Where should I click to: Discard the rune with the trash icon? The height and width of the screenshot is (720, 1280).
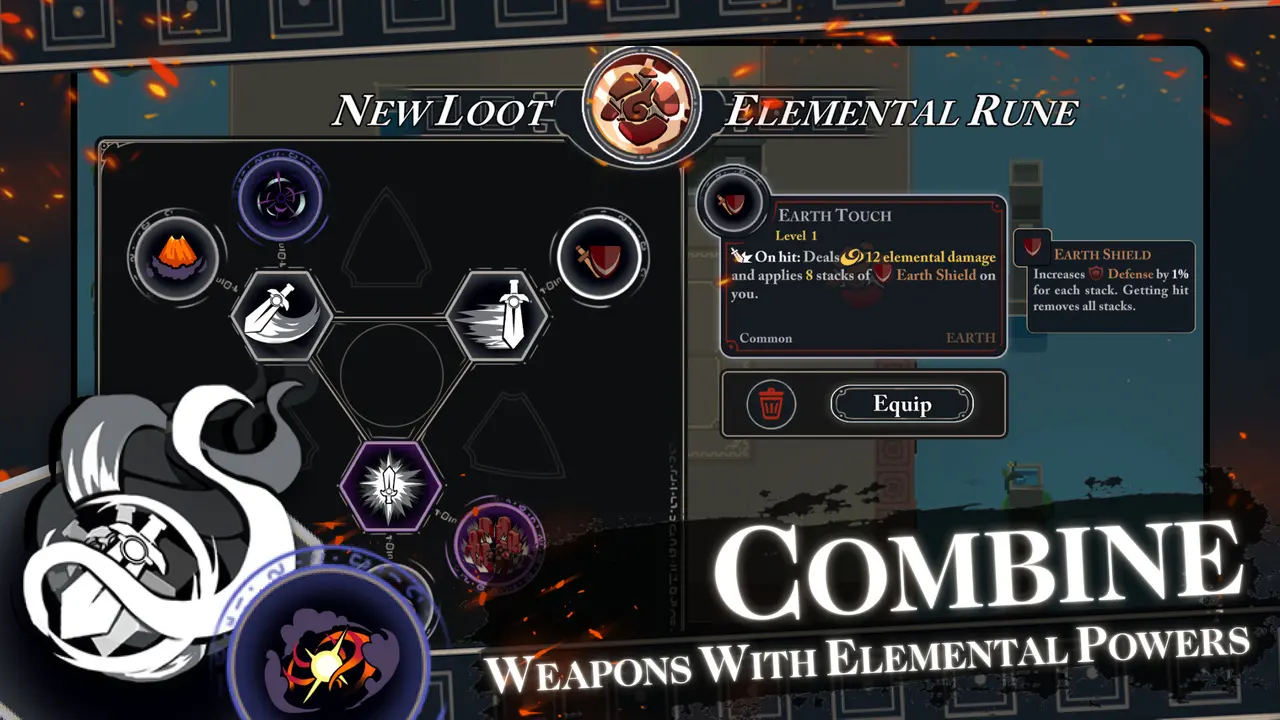771,404
